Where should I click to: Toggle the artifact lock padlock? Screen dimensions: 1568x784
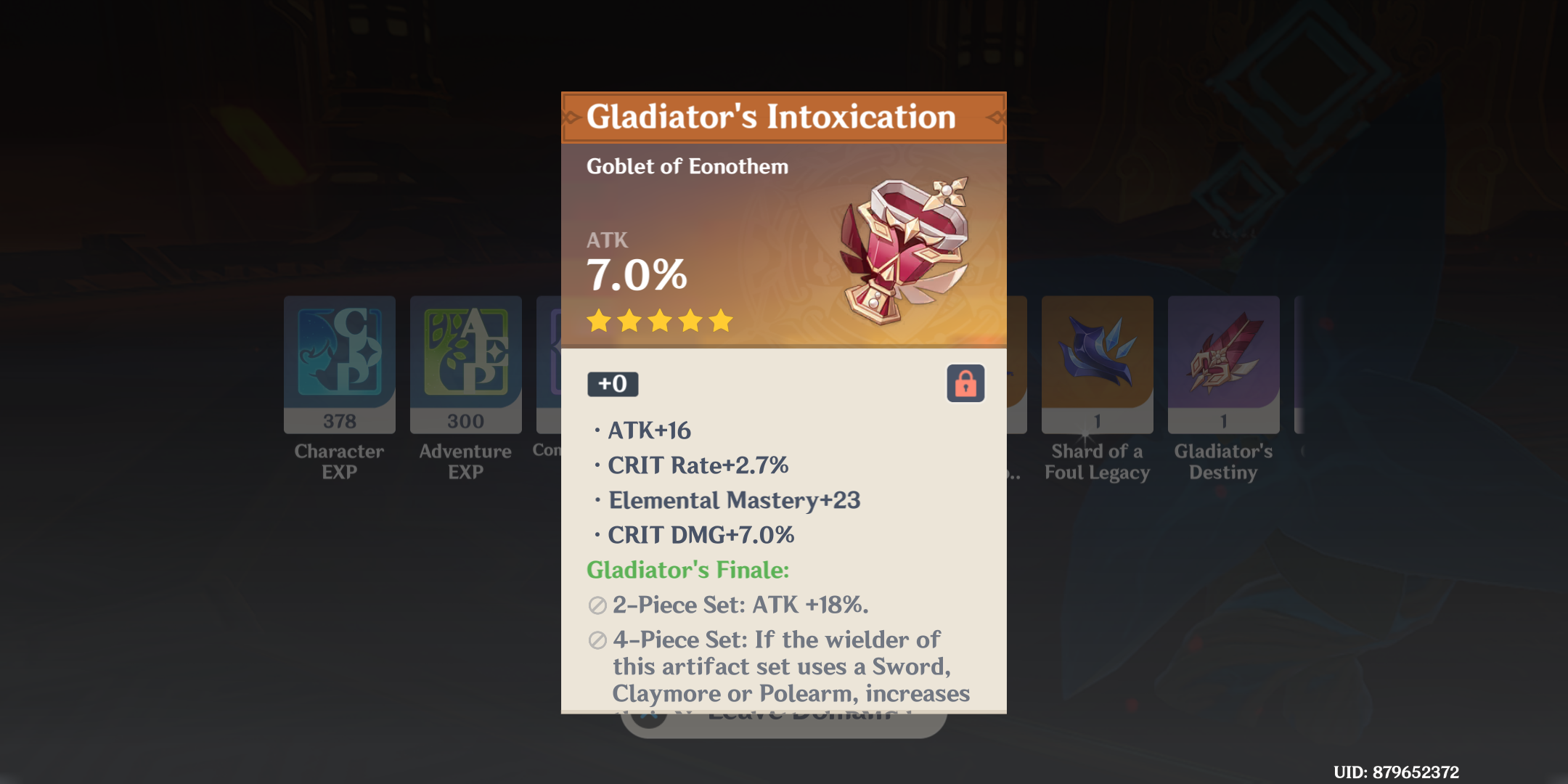pyautogui.click(x=966, y=384)
